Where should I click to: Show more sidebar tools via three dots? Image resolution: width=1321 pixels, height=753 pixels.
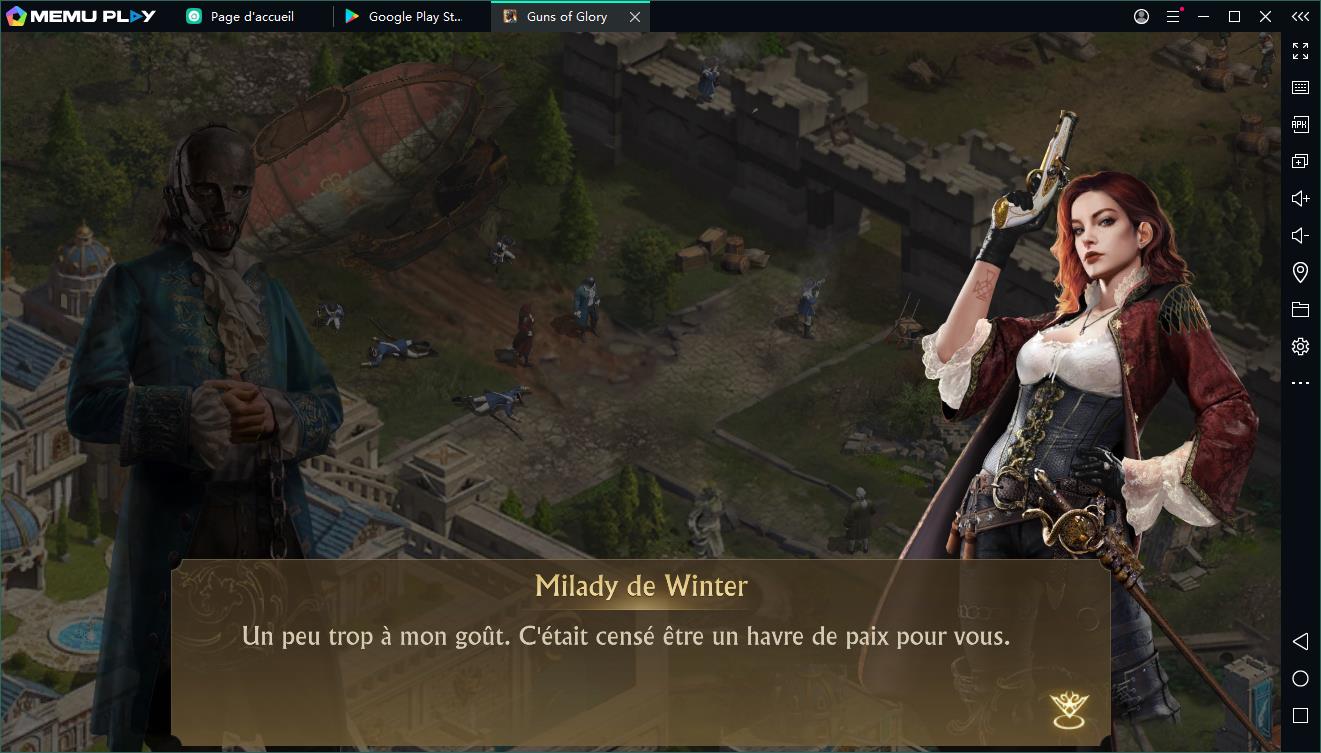pyautogui.click(x=1300, y=383)
